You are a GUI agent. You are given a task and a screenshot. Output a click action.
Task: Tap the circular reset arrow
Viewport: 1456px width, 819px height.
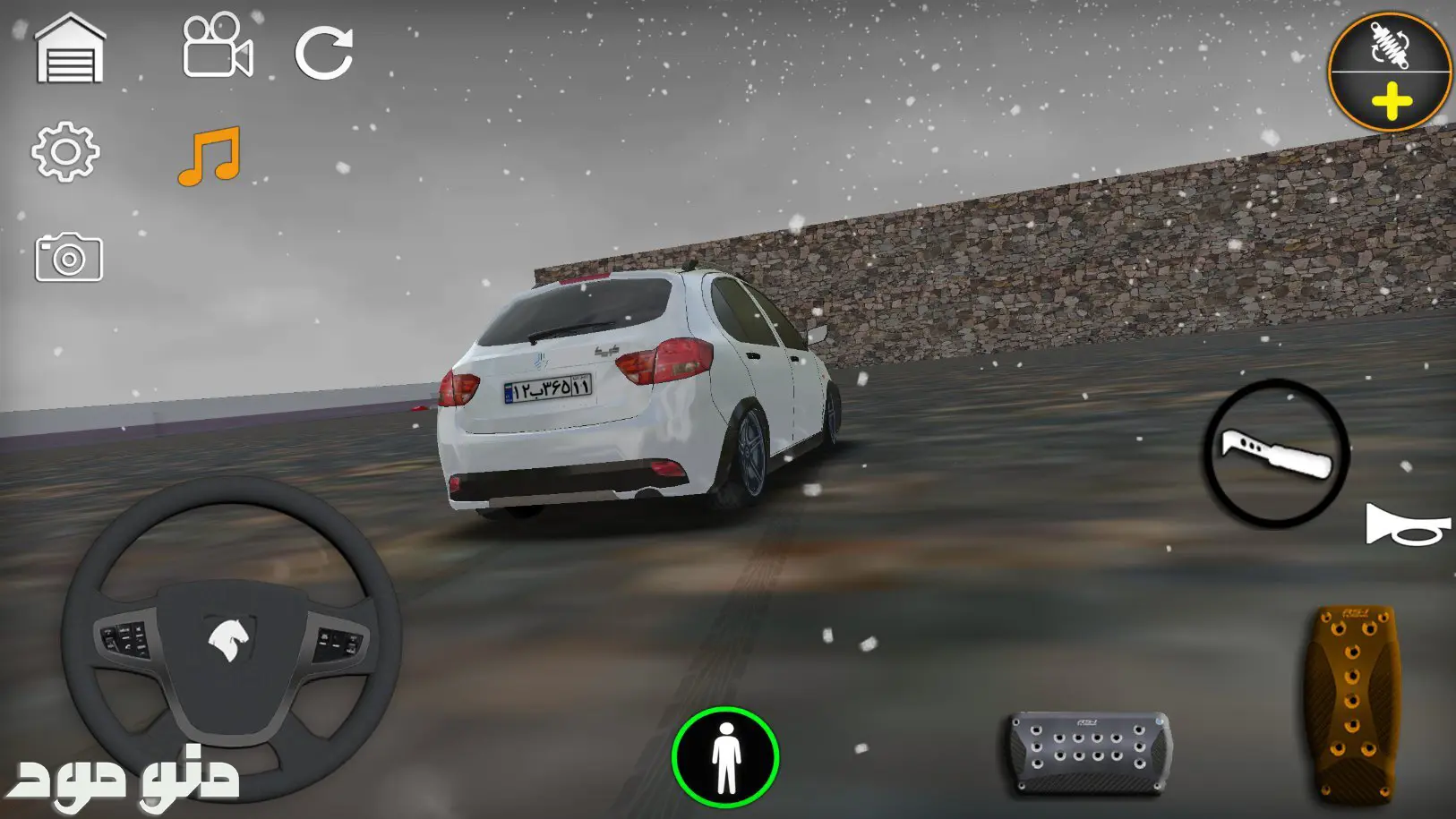pos(324,52)
